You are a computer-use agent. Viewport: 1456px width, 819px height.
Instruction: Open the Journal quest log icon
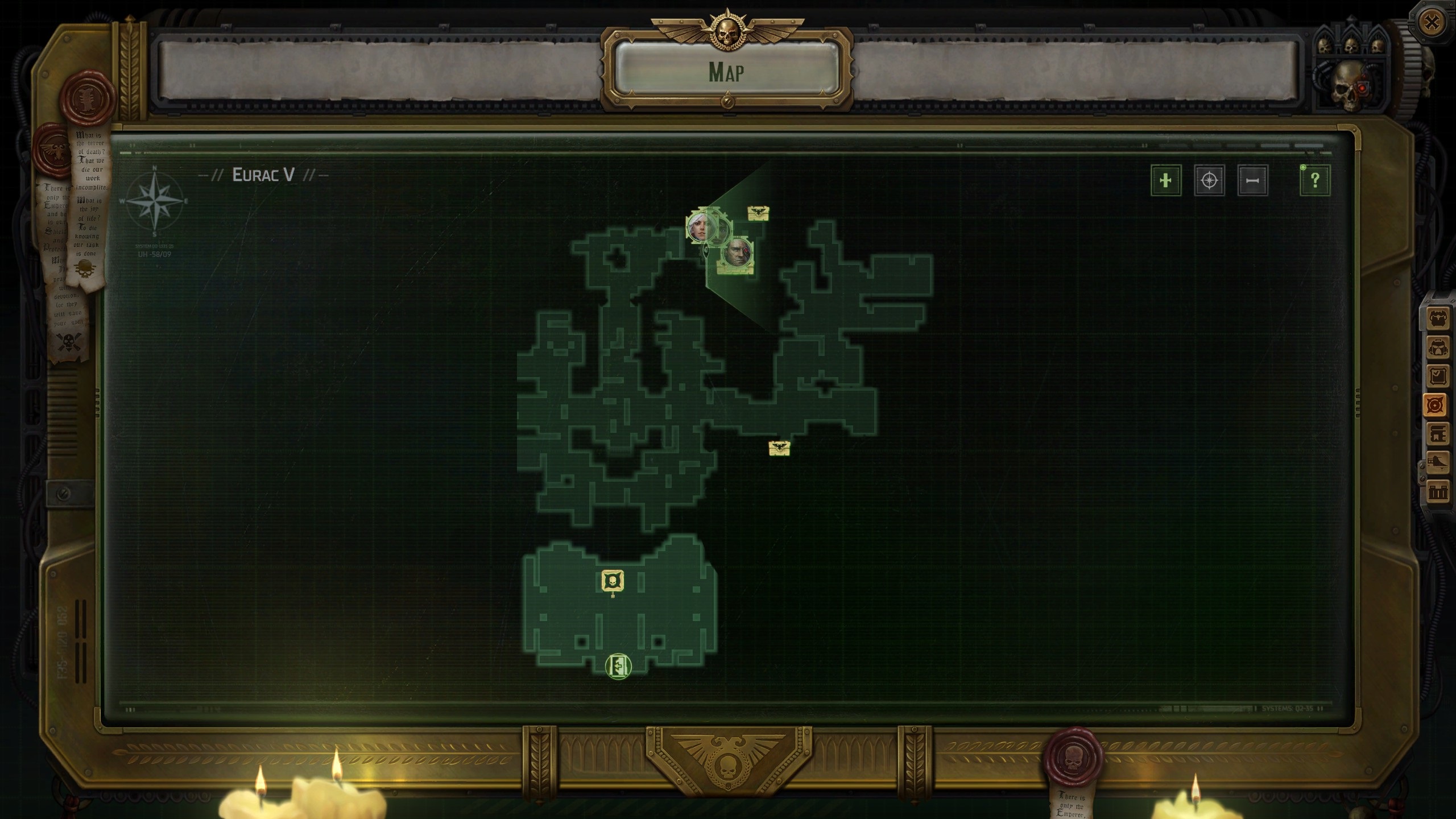coord(1437,374)
